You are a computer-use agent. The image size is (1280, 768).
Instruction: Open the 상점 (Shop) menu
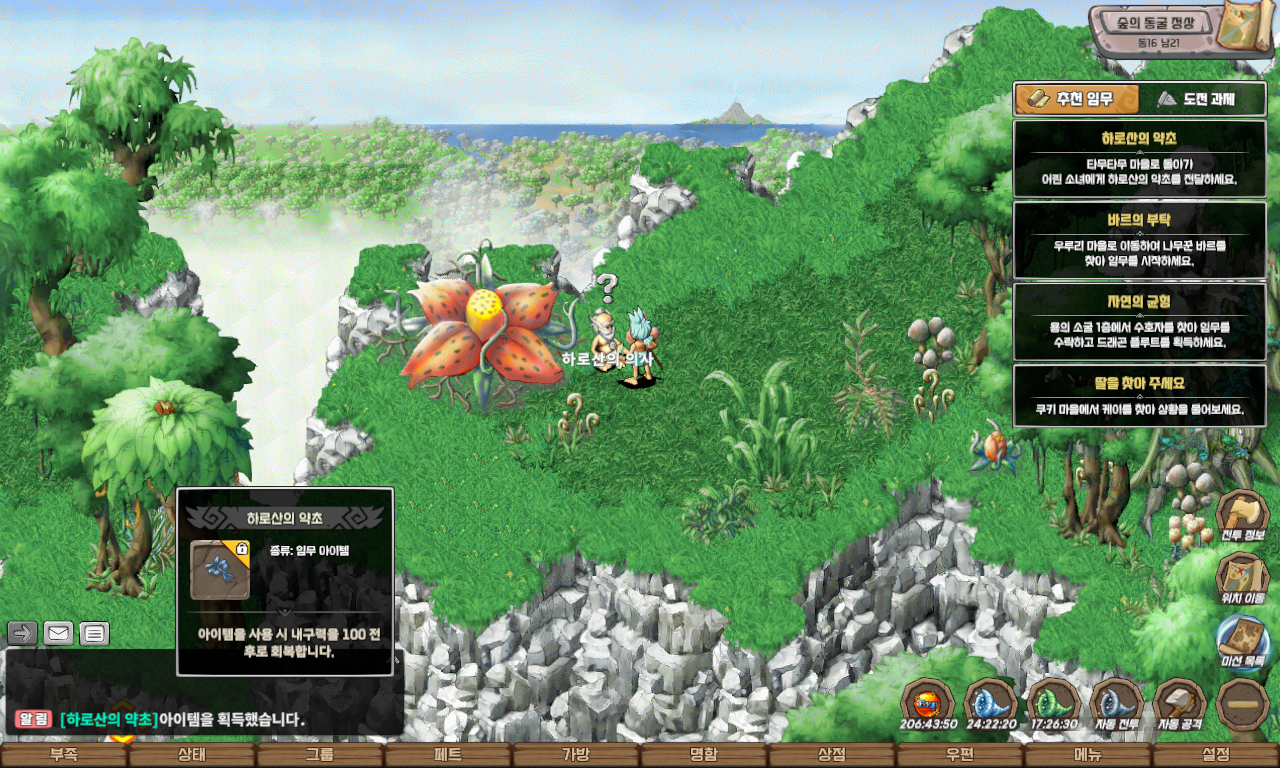point(832,756)
